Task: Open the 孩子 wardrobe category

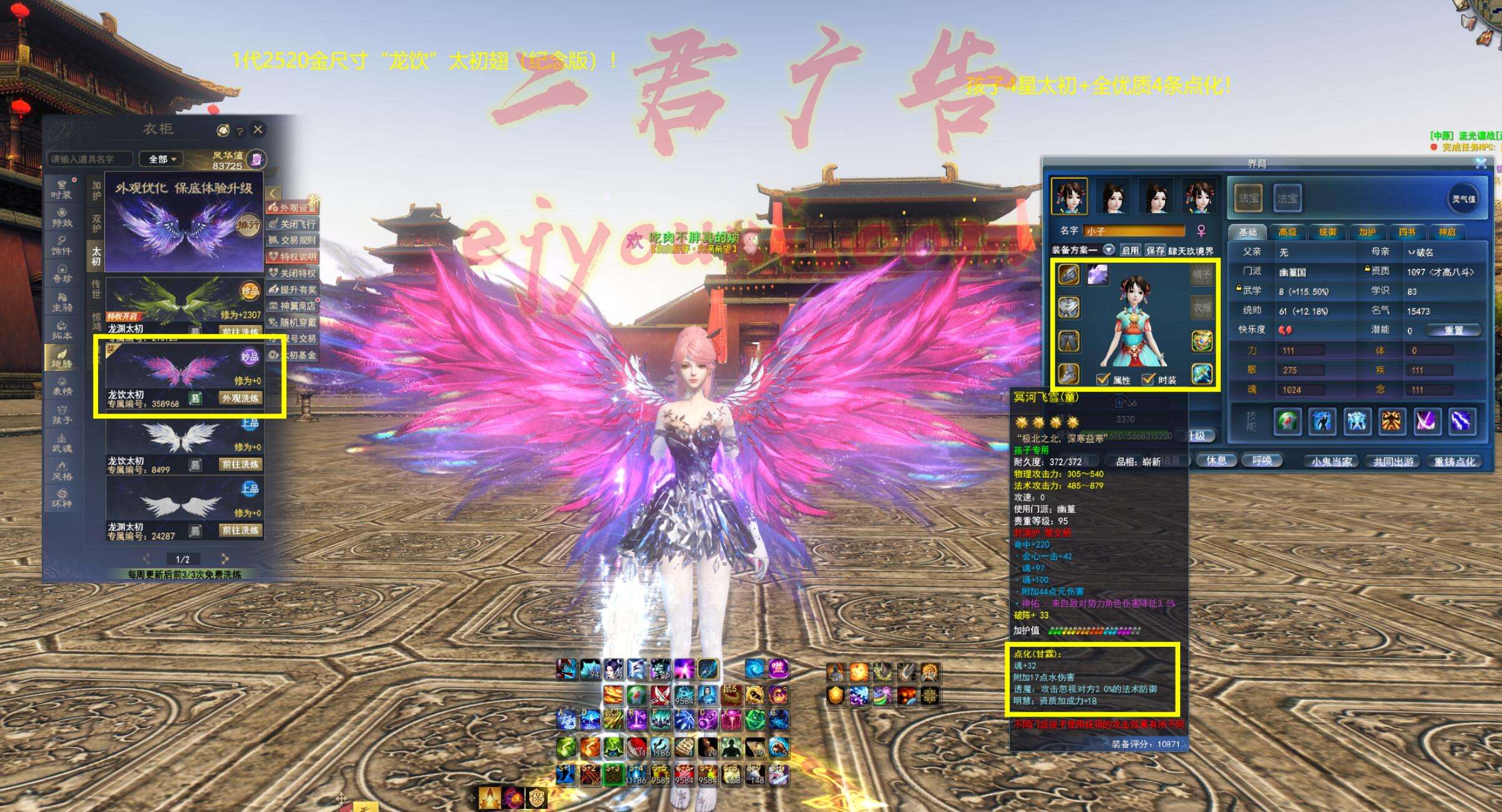Action: [62, 415]
